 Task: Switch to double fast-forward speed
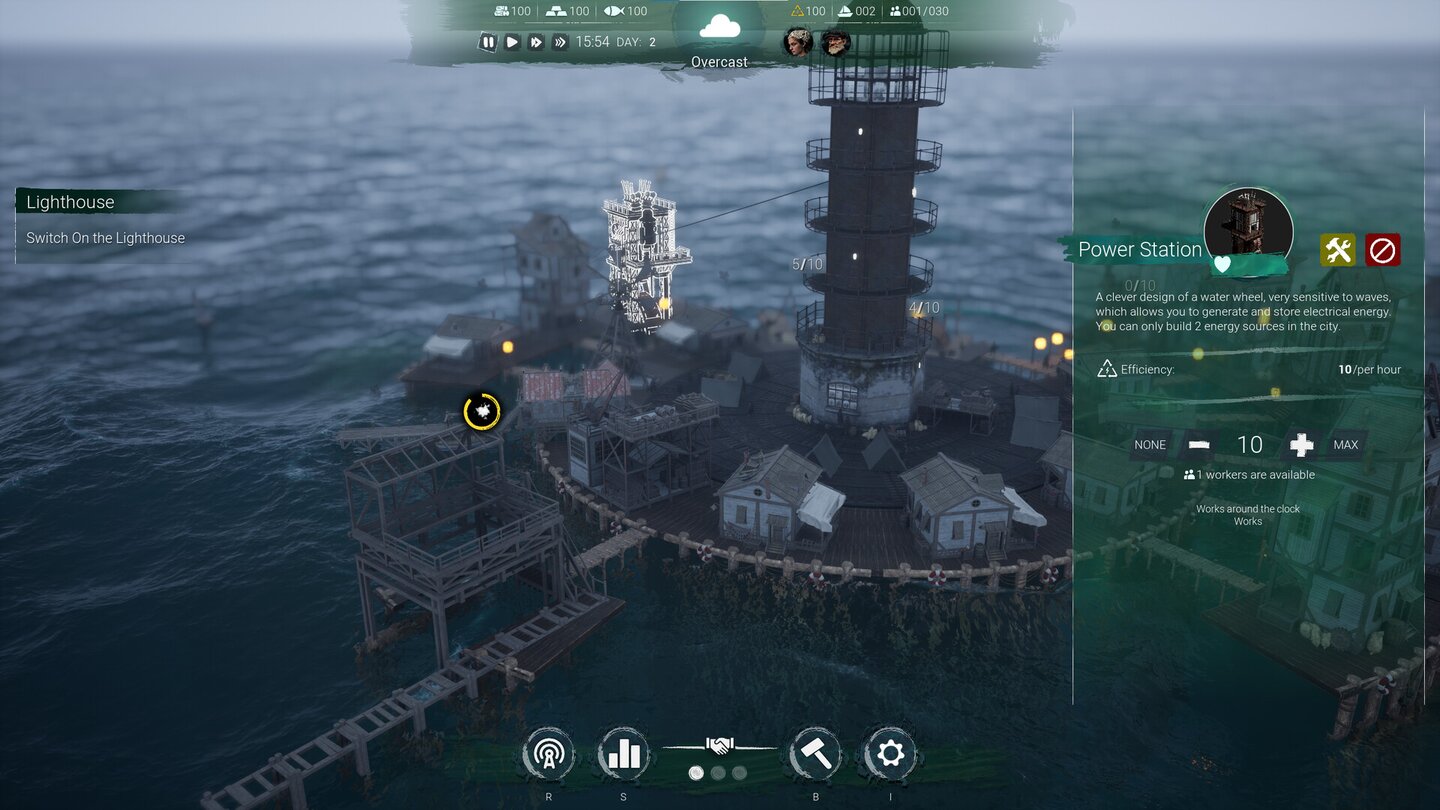tap(536, 42)
